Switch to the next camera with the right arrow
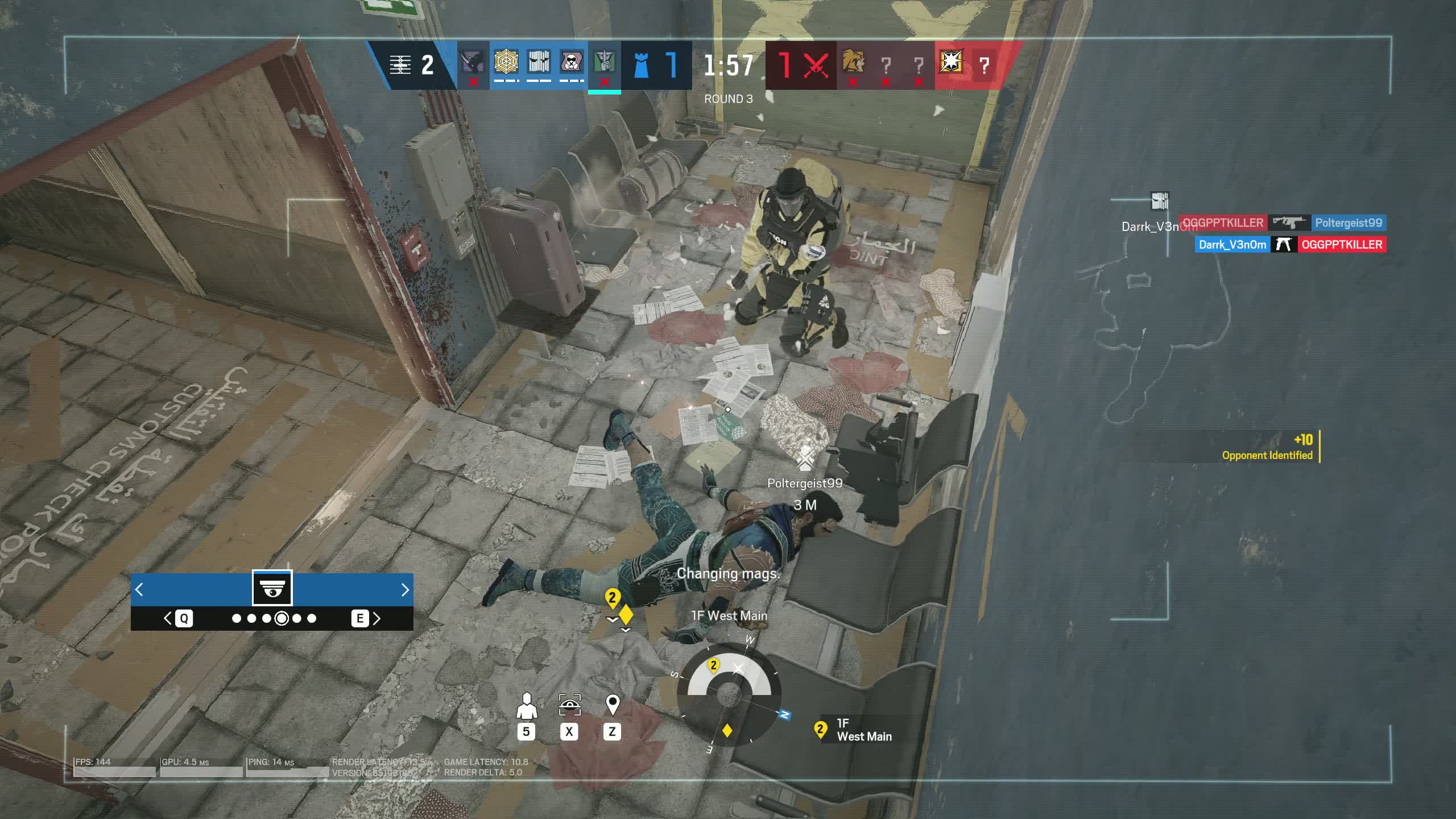Screen dimensions: 1456x819 tap(404, 590)
